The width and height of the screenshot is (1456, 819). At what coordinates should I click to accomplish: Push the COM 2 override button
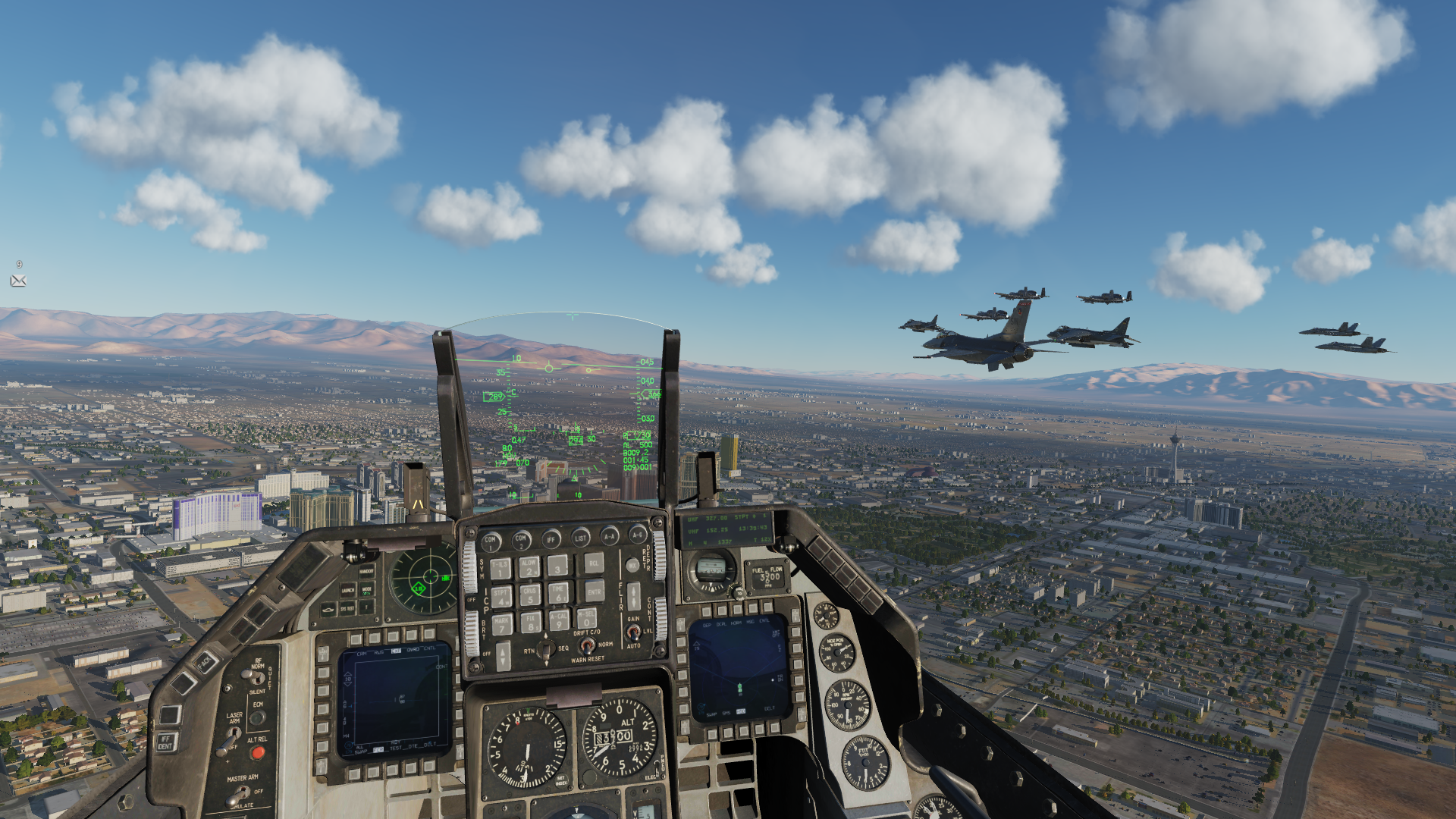[521, 539]
